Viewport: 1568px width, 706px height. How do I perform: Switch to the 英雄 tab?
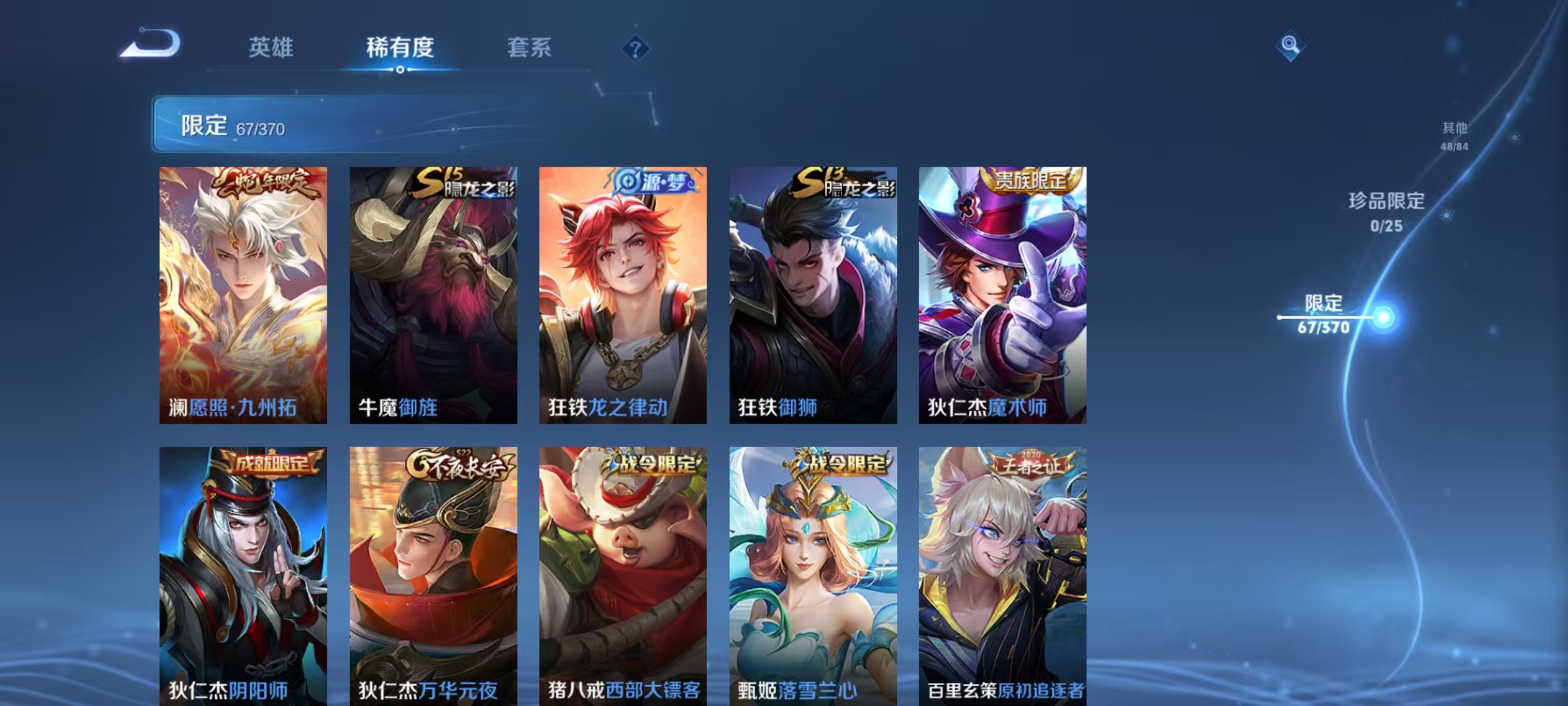pyautogui.click(x=272, y=47)
